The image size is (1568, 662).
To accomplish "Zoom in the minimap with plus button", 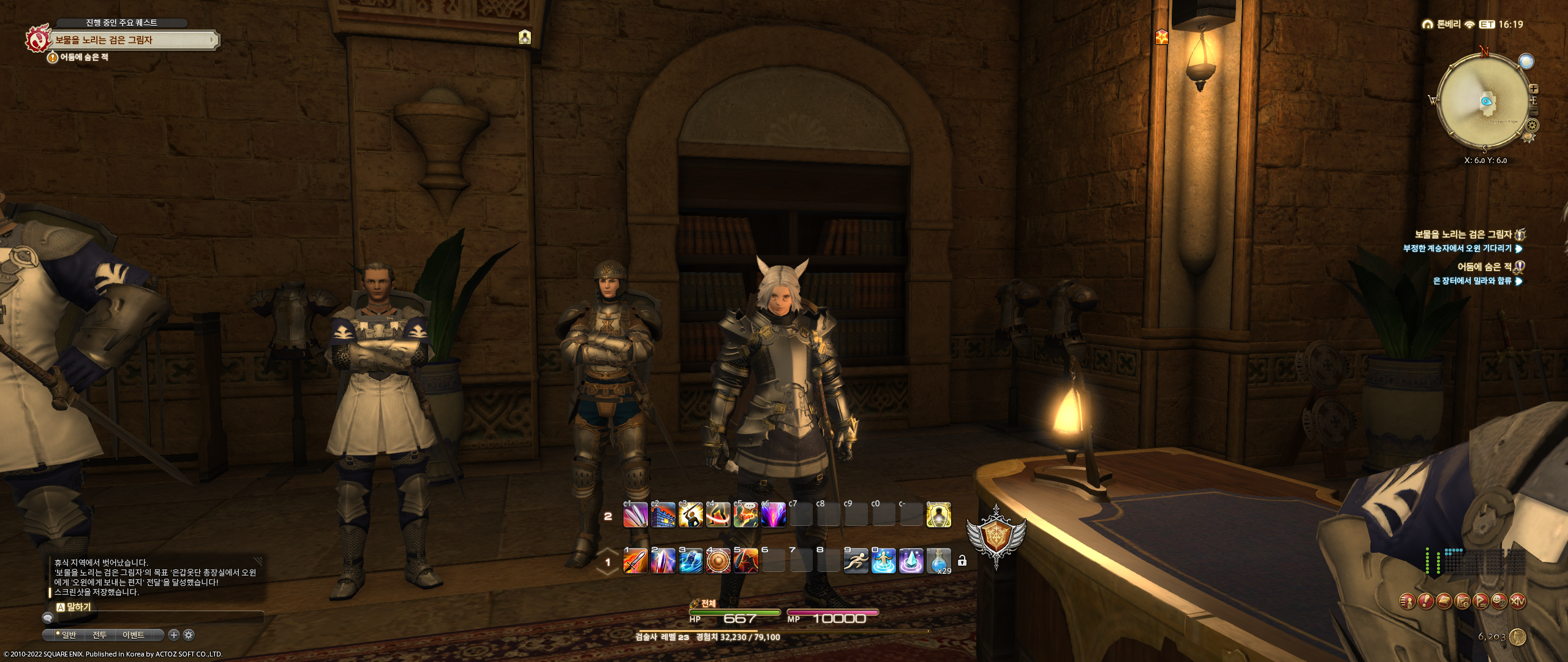I will tap(1534, 89).
